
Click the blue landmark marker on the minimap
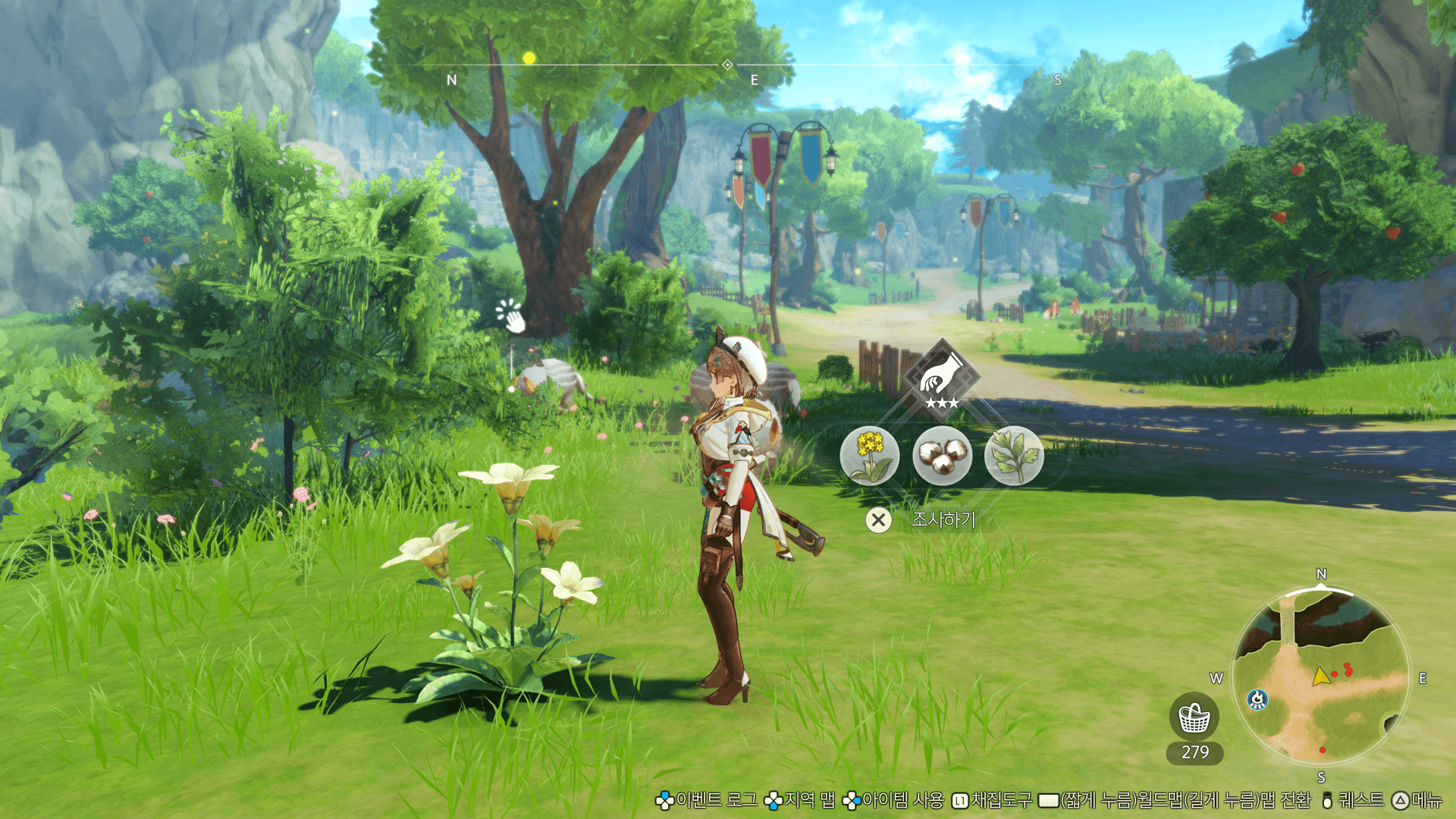[x=1257, y=699]
